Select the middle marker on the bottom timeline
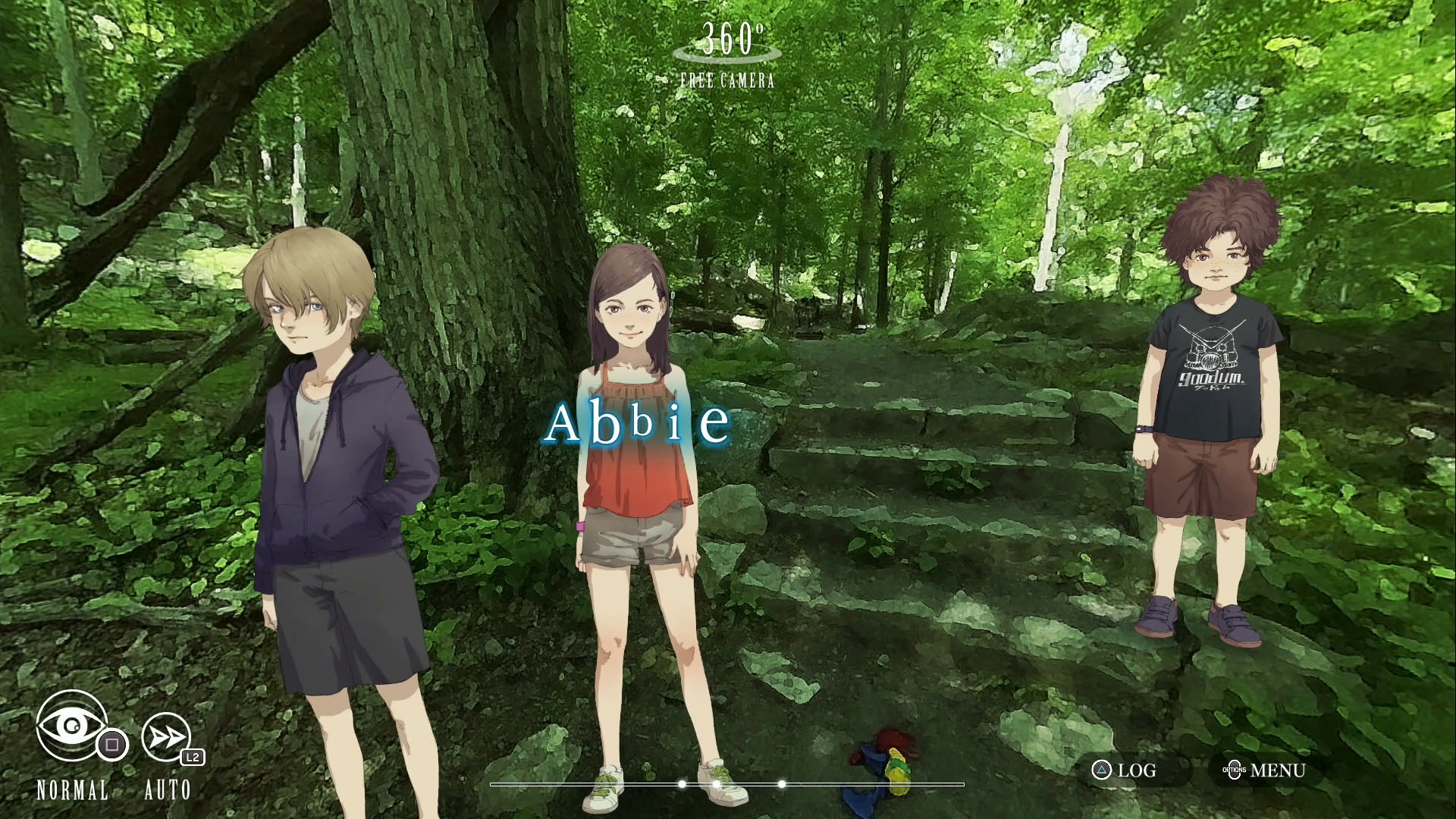Viewport: 1456px width, 819px height. pos(717,783)
